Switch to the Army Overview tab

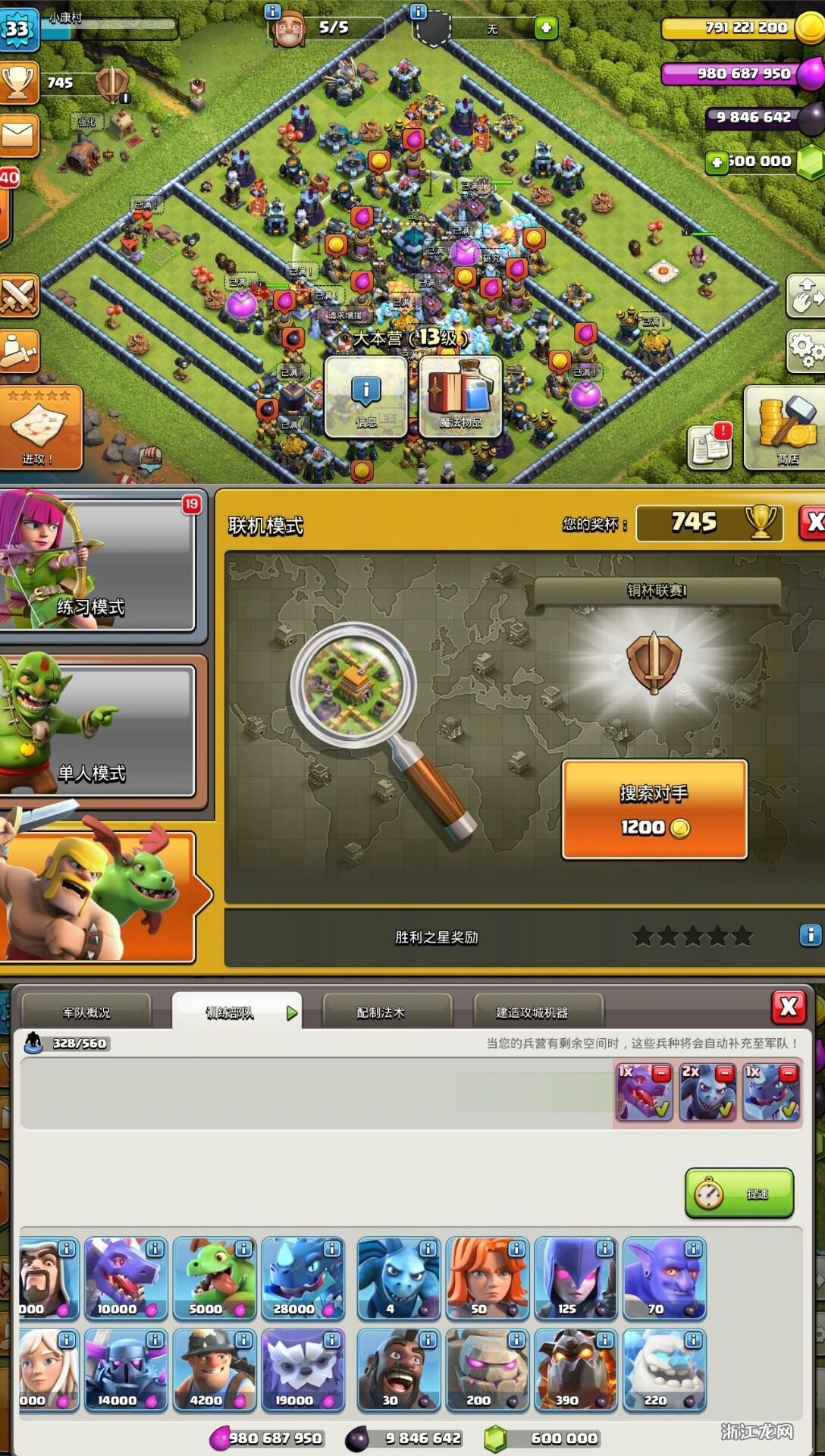pos(86,1012)
